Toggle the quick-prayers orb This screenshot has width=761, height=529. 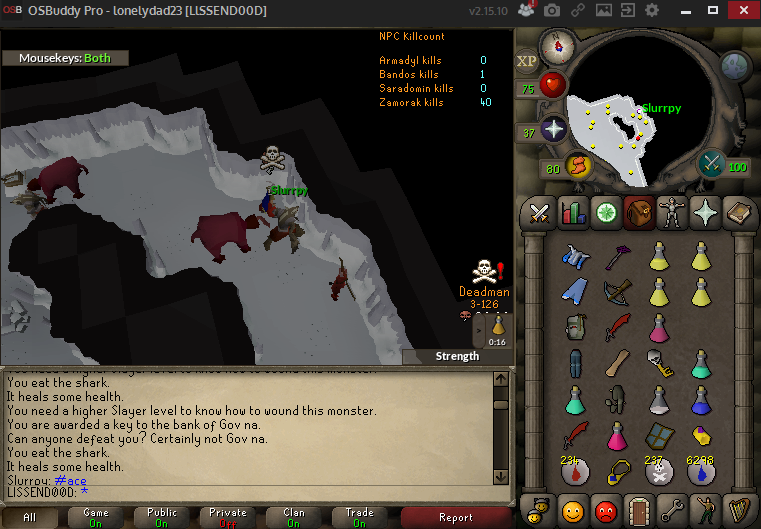click(553, 130)
